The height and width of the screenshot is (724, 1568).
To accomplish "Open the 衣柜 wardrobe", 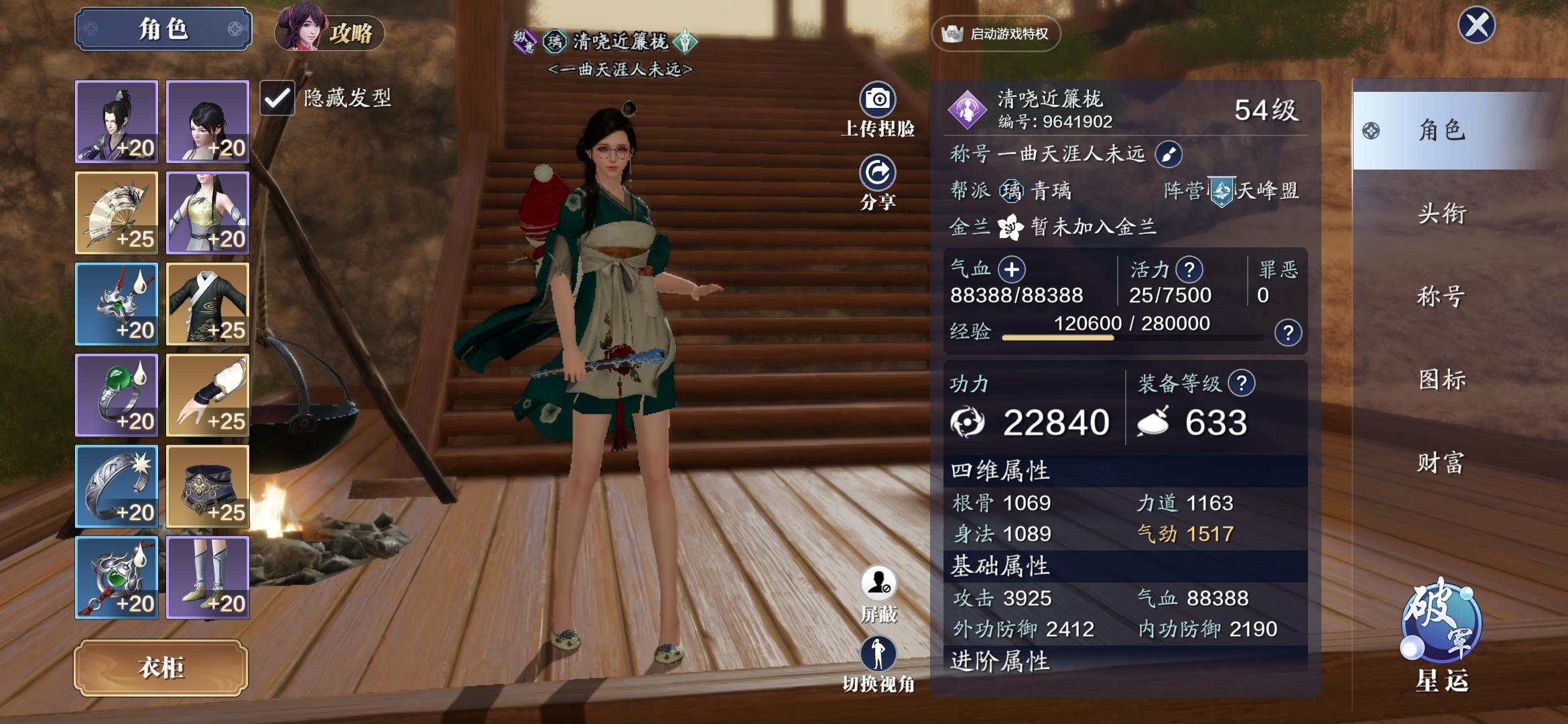I will pos(161,668).
